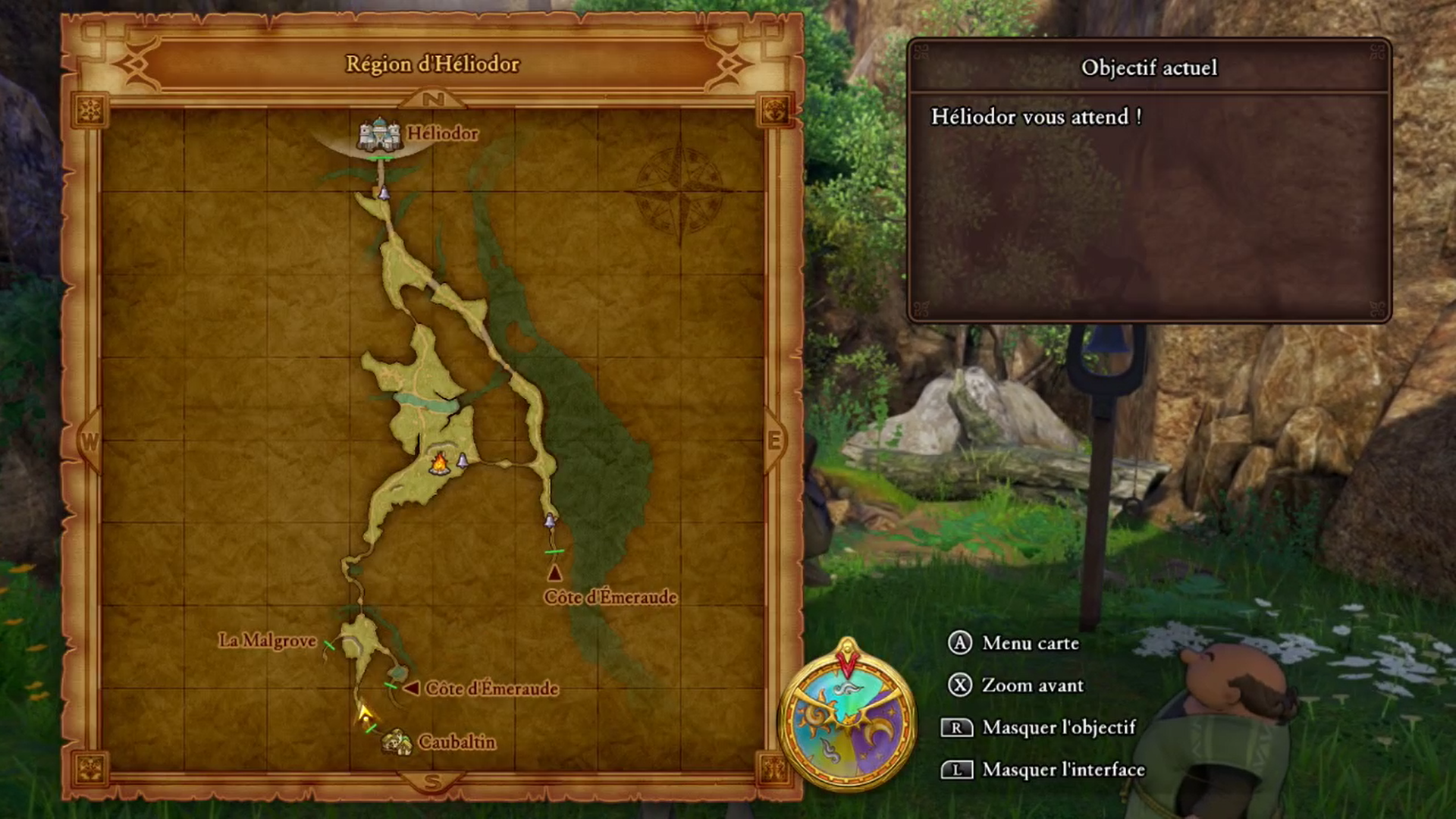Select the Caubaltin village marker

396,741
